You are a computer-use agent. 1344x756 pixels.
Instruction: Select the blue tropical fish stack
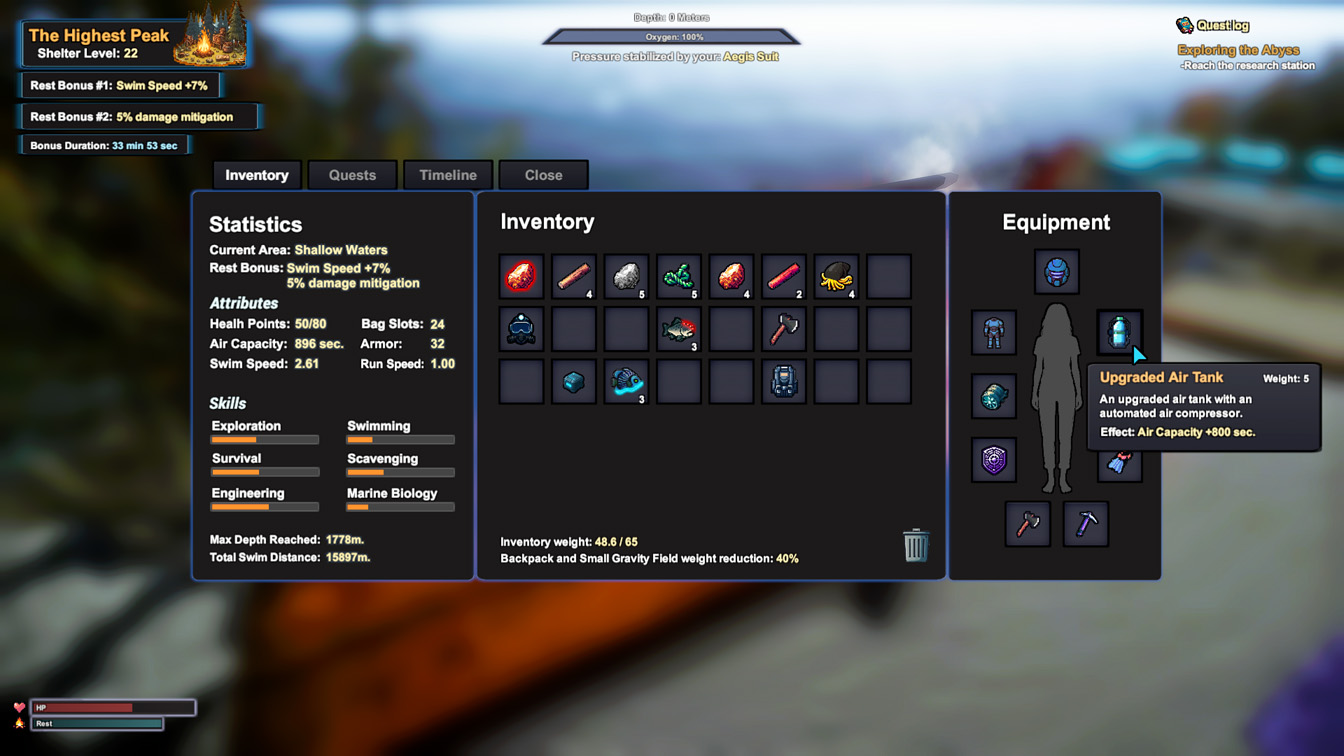coord(625,381)
